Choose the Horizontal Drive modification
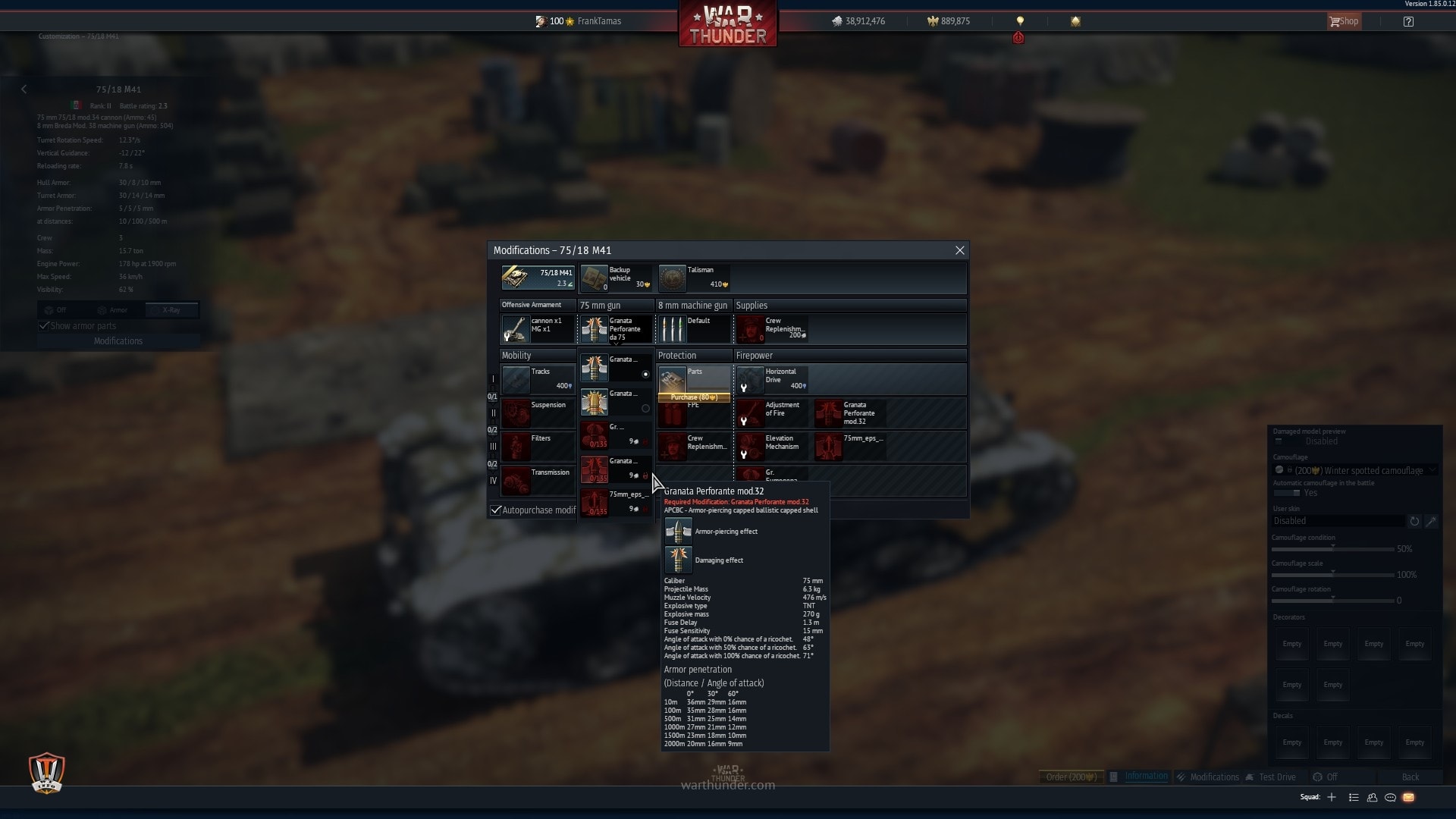Screen dimensions: 1456x819 pos(772,379)
